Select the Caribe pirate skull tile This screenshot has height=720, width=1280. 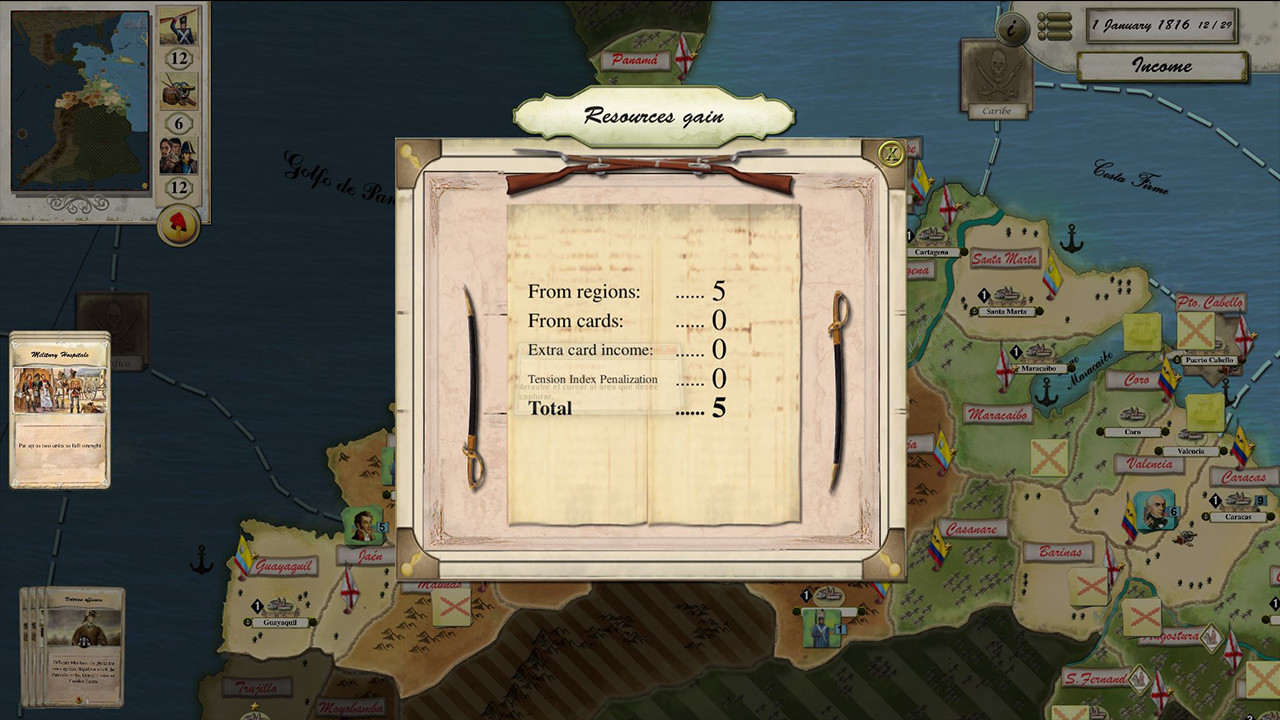click(x=996, y=73)
